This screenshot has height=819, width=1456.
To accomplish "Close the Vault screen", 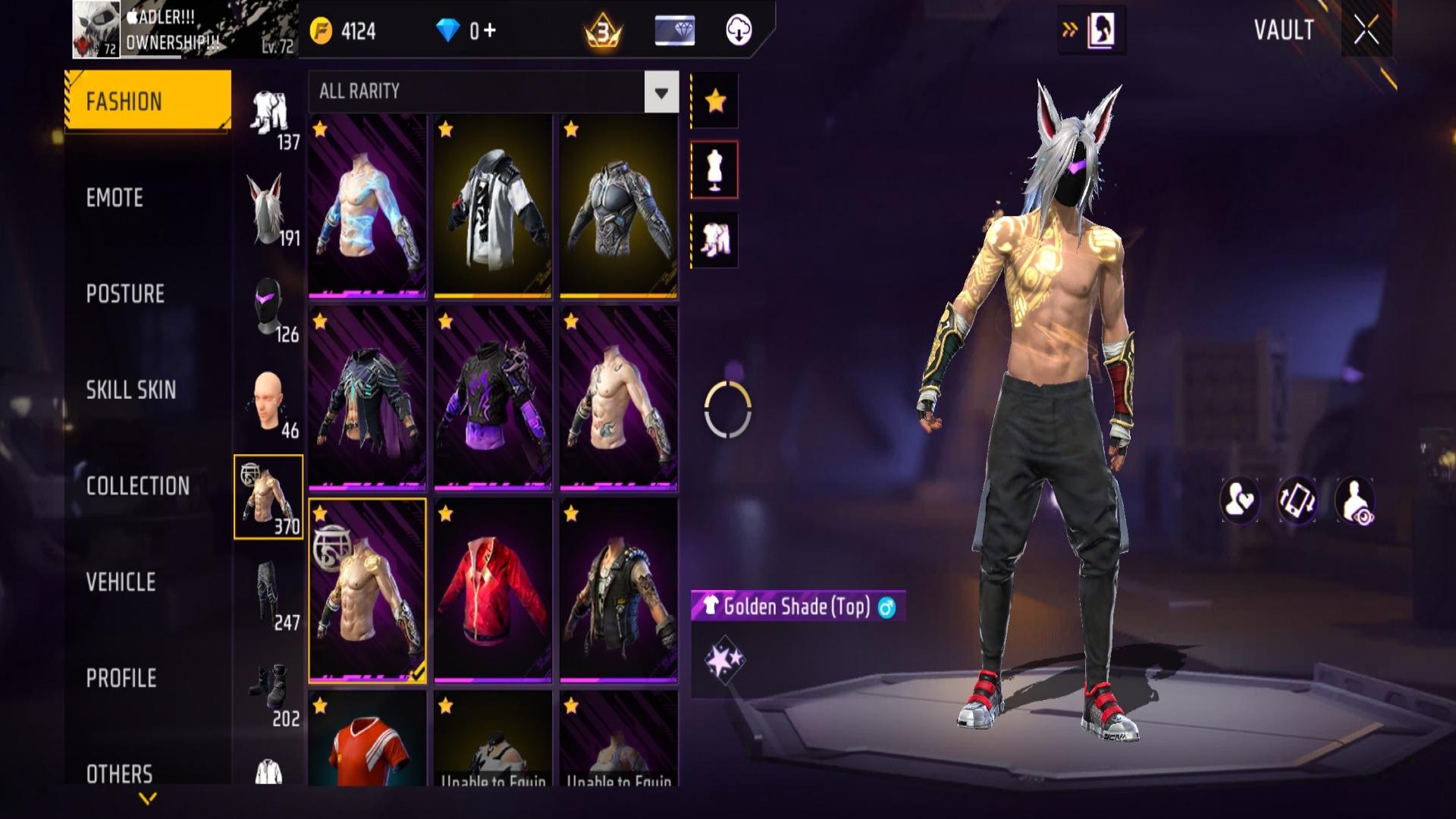I will pos(1366,30).
